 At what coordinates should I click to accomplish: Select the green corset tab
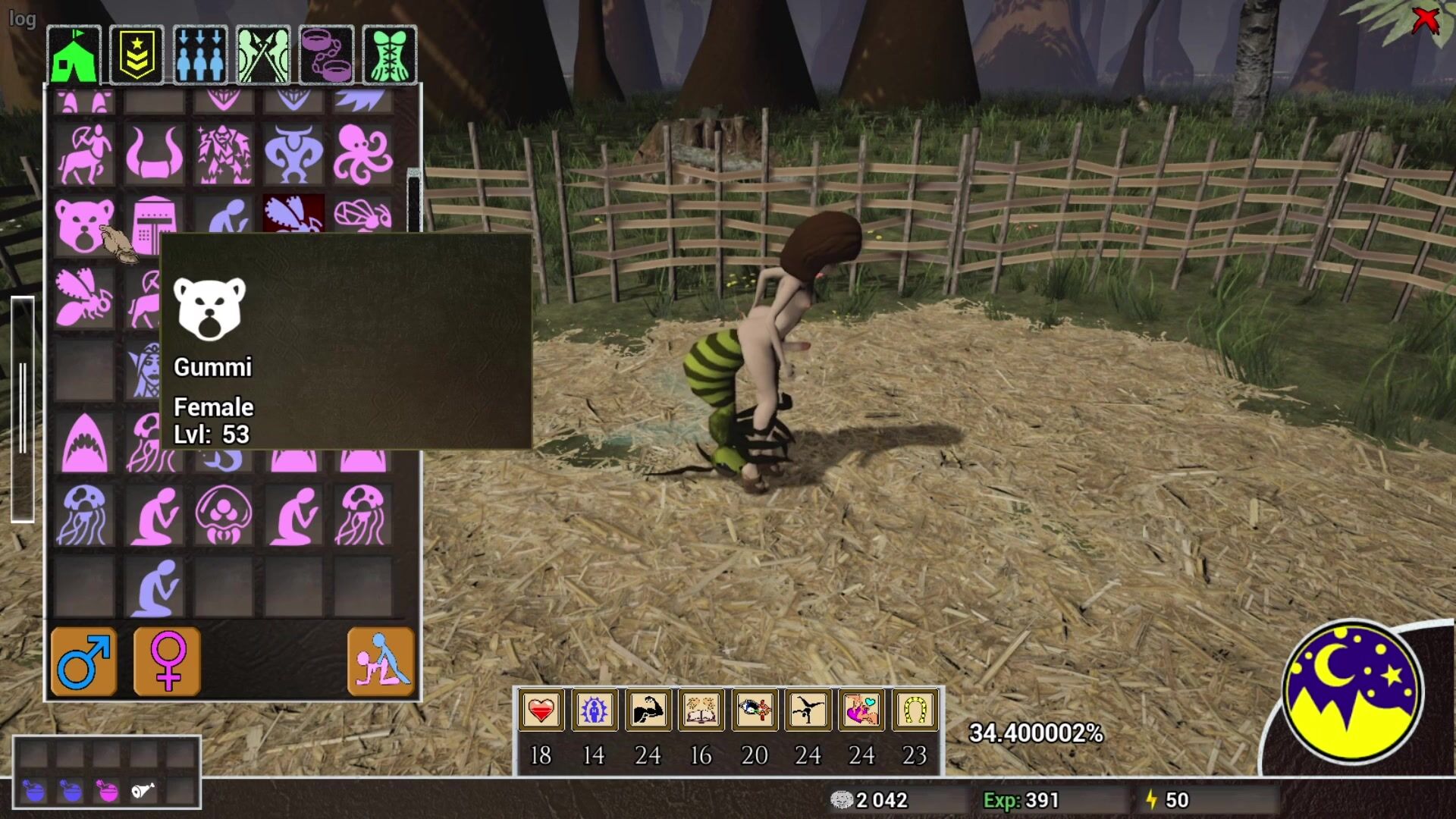pyautogui.click(x=390, y=55)
